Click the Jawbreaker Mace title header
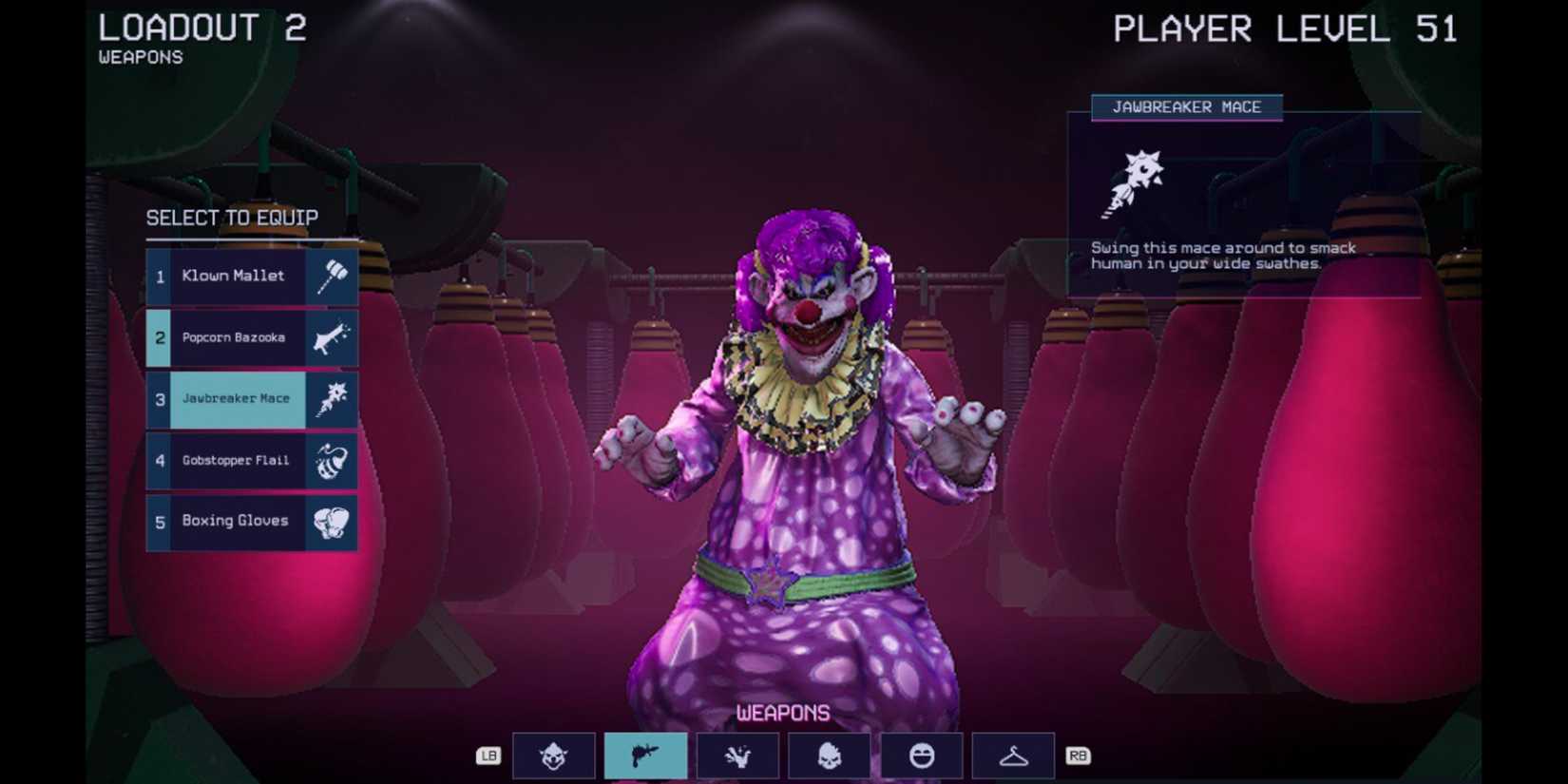This screenshot has height=784, width=1568. [x=1188, y=107]
